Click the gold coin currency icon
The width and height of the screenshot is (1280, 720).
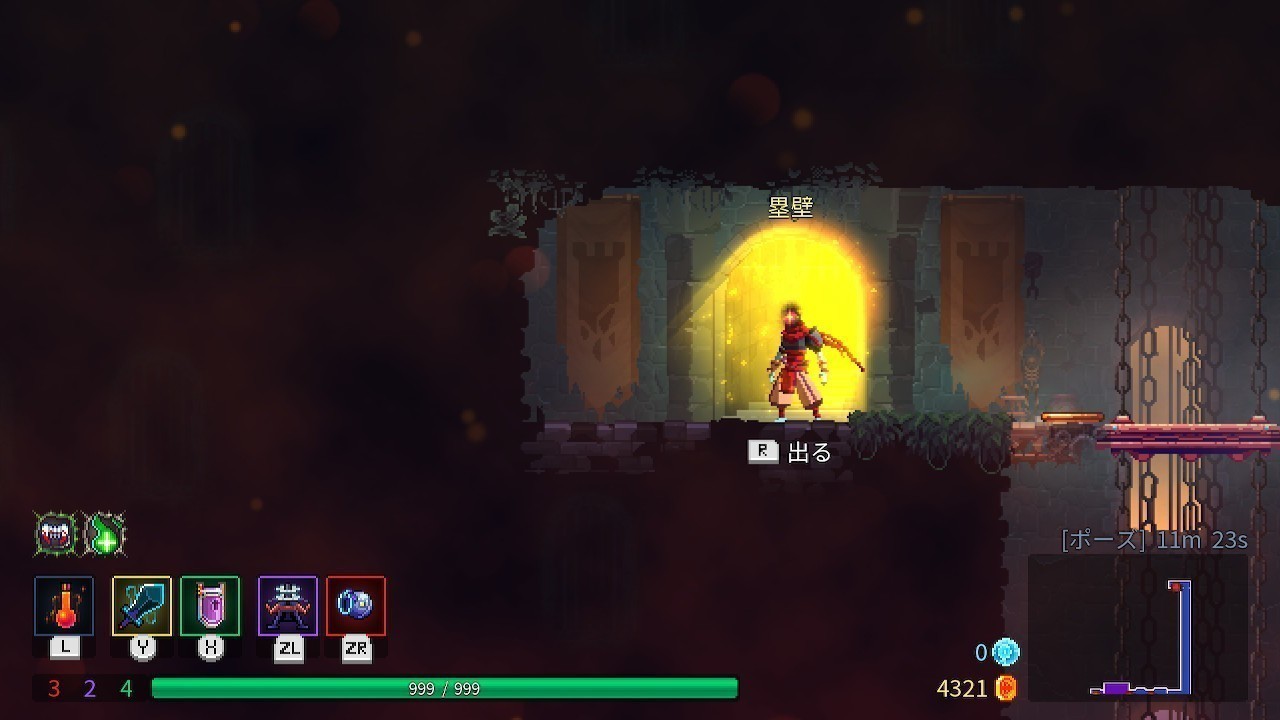pyautogui.click(x=1007, y=688)
